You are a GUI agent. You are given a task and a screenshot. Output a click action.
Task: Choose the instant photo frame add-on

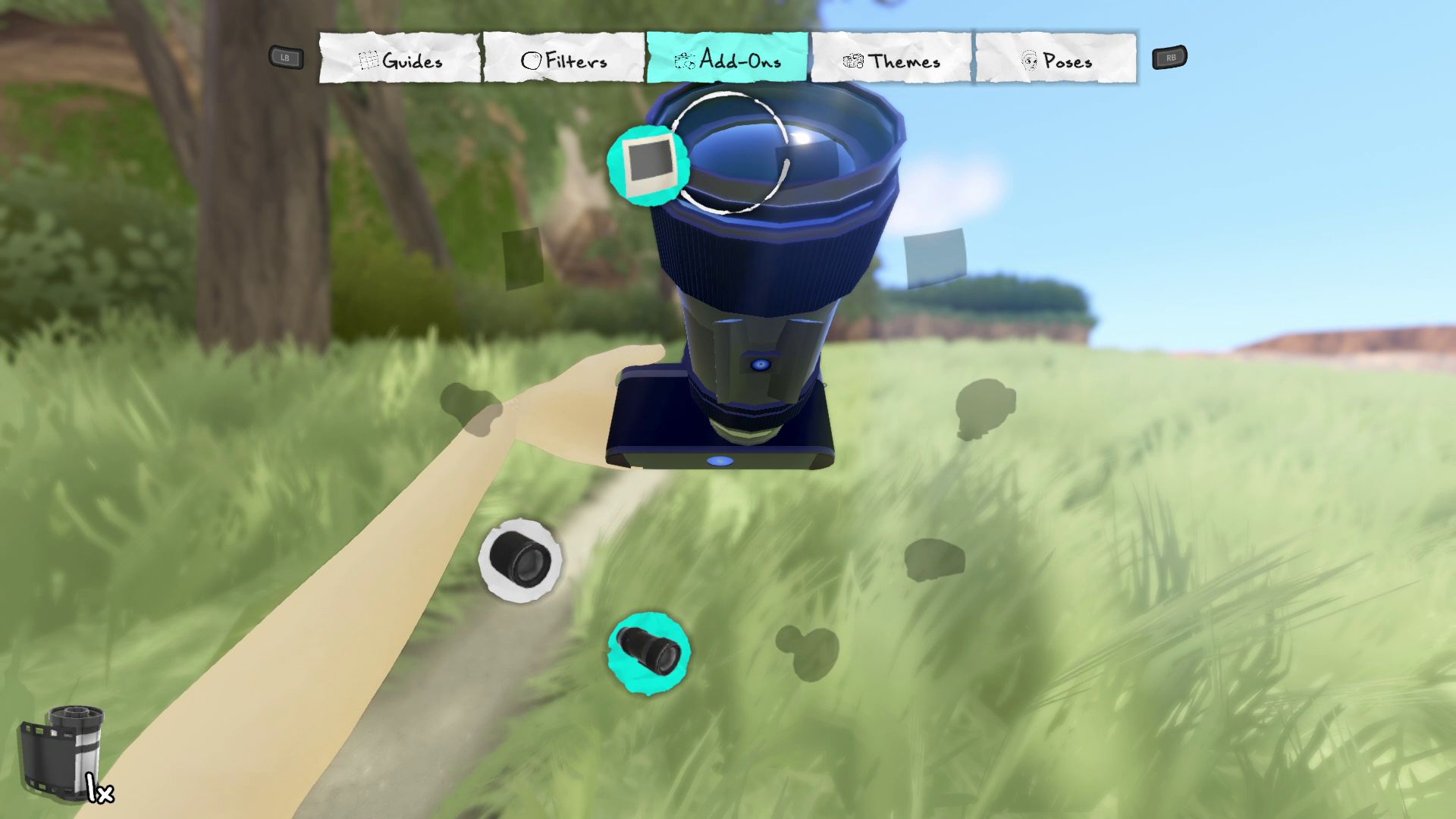(648, 165)
